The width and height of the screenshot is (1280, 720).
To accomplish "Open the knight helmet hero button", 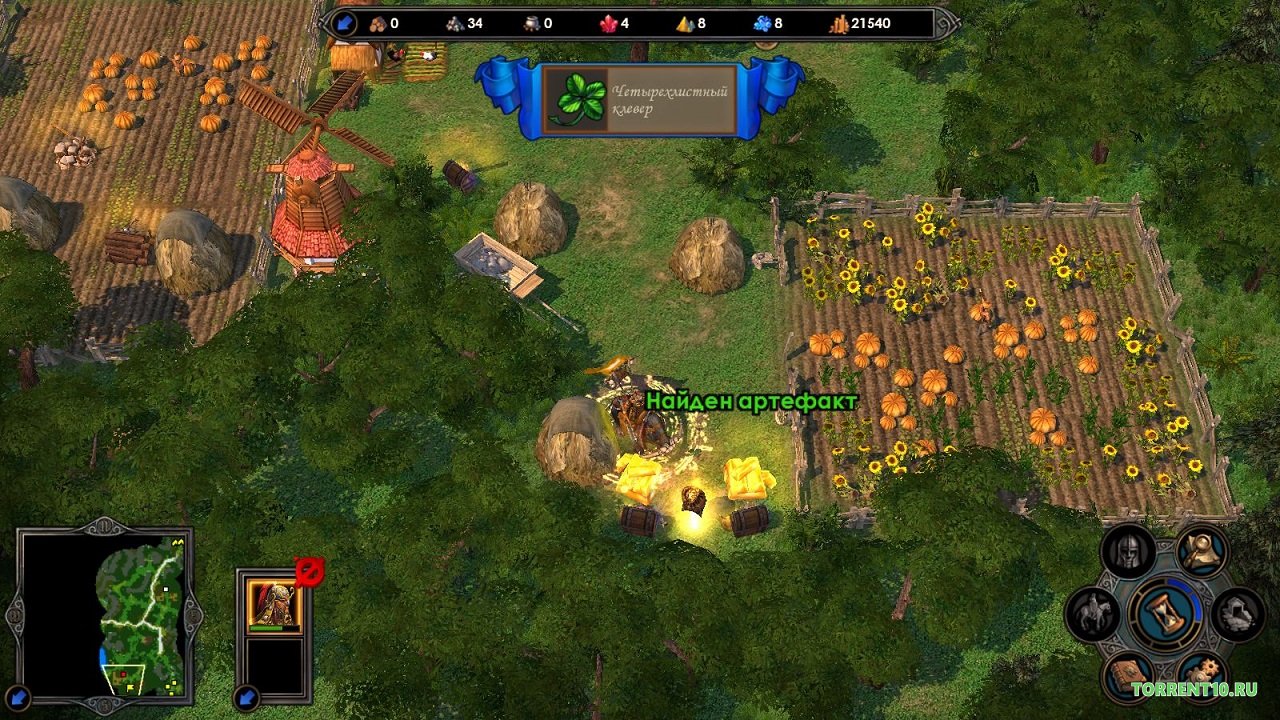I will (1129, 551).
